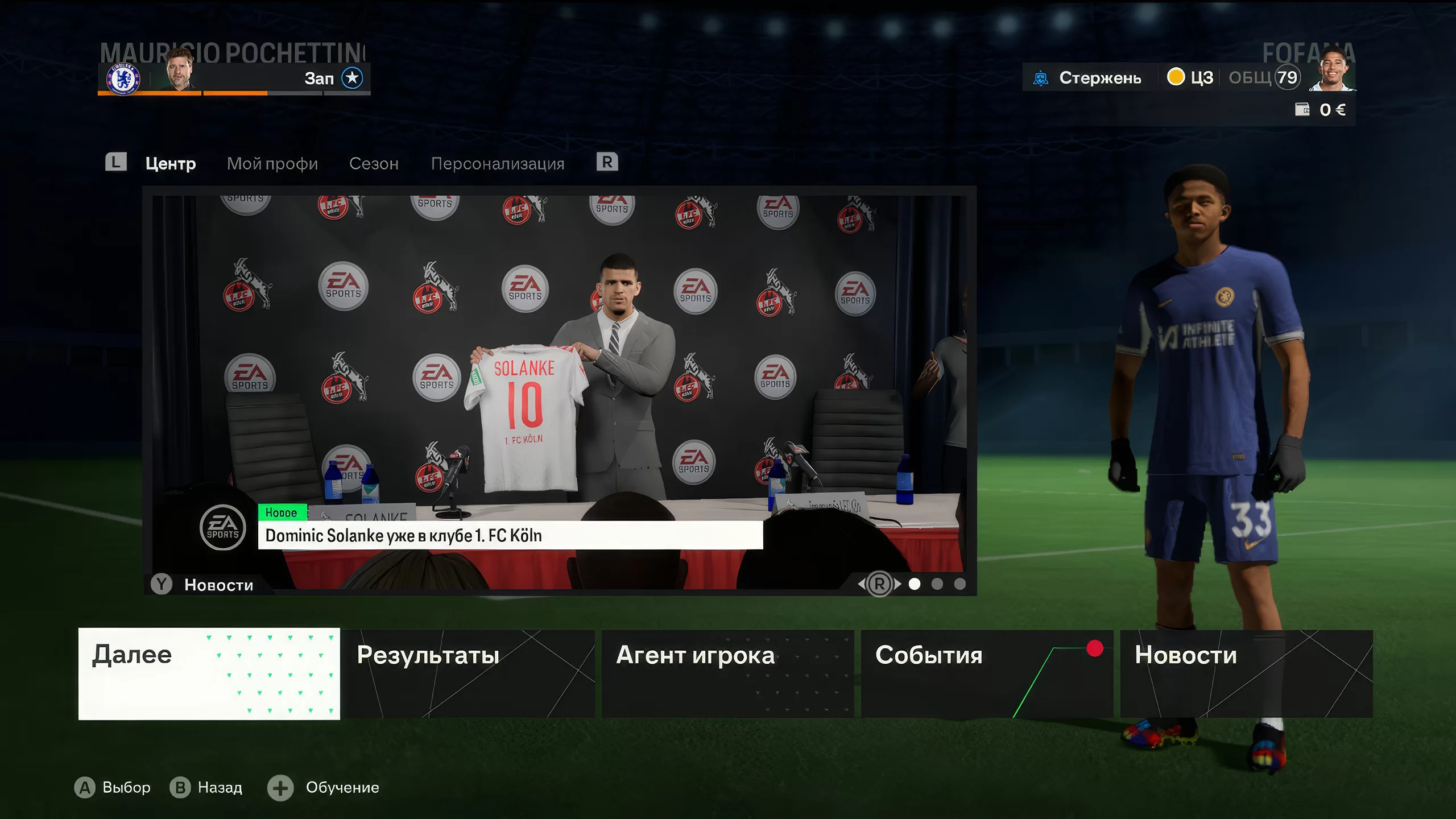Select the Далее tile
1456x819 pixels.
pyautogui.click(x=209, y=673)
